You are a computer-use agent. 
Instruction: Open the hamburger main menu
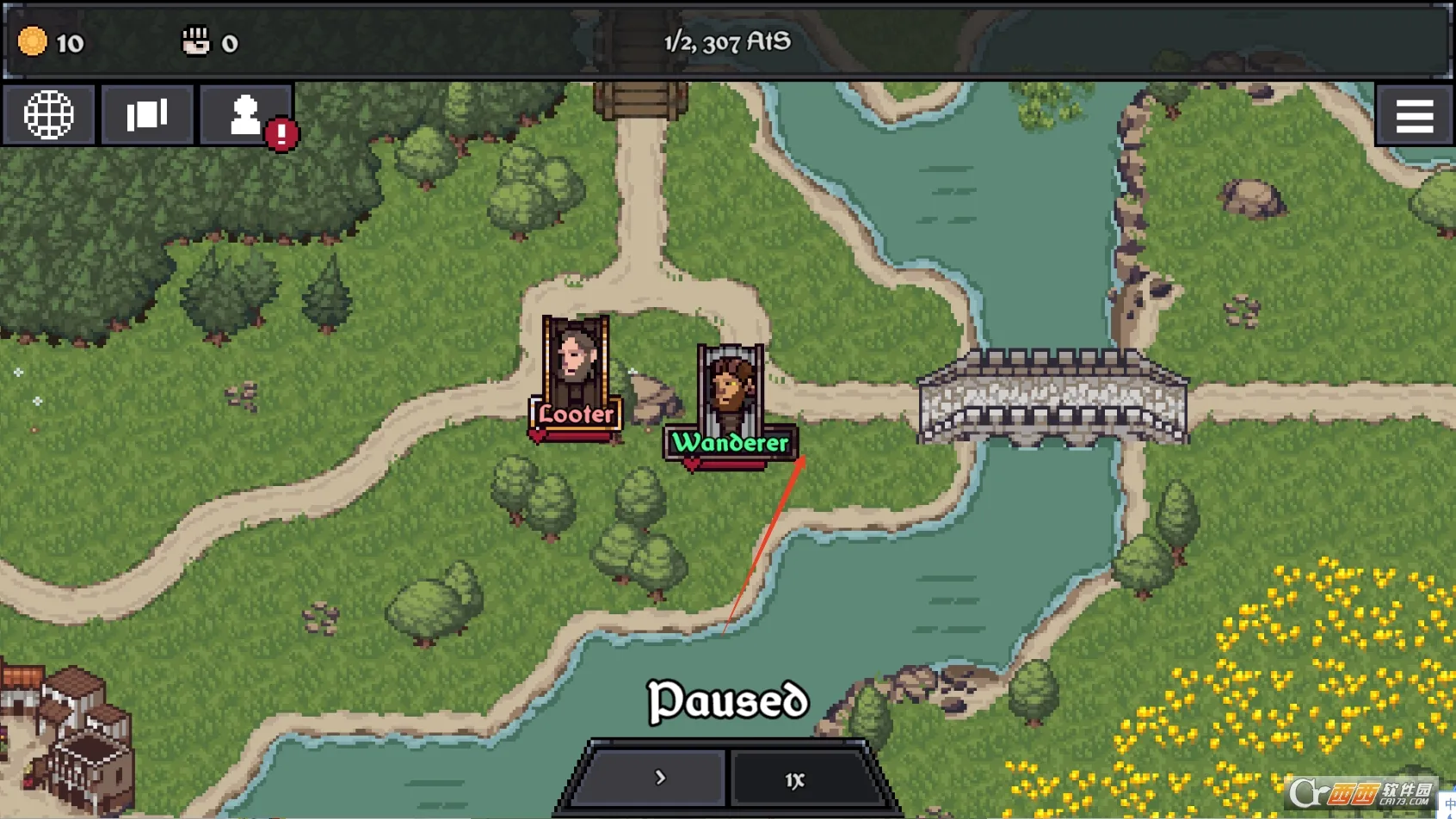click(x=1414, y=115)
